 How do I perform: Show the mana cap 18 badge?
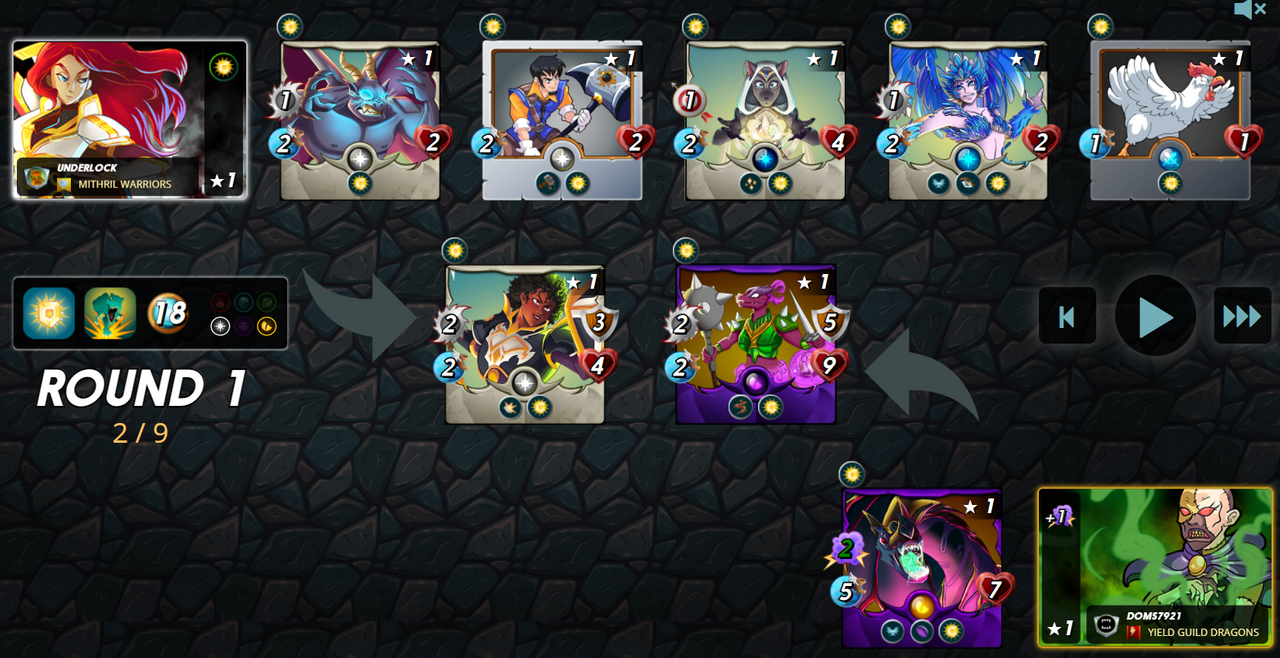pyautogui.click(x=168, y=313)
